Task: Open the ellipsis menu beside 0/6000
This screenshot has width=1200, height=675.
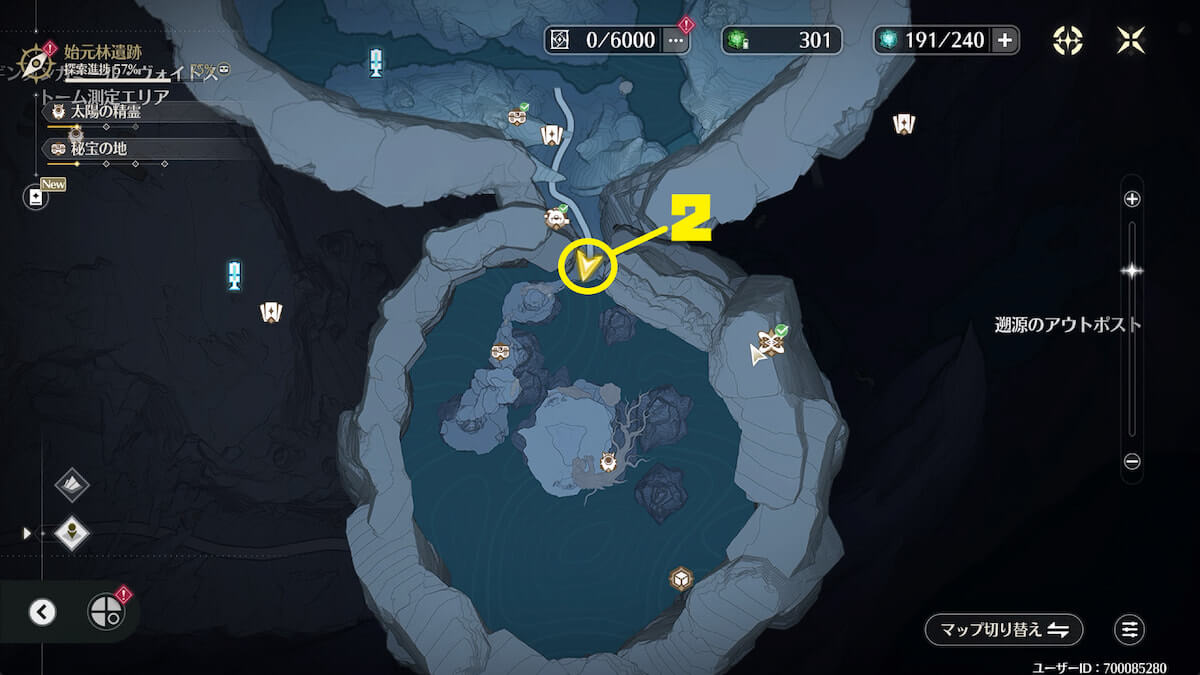Action: click(676, 40)
